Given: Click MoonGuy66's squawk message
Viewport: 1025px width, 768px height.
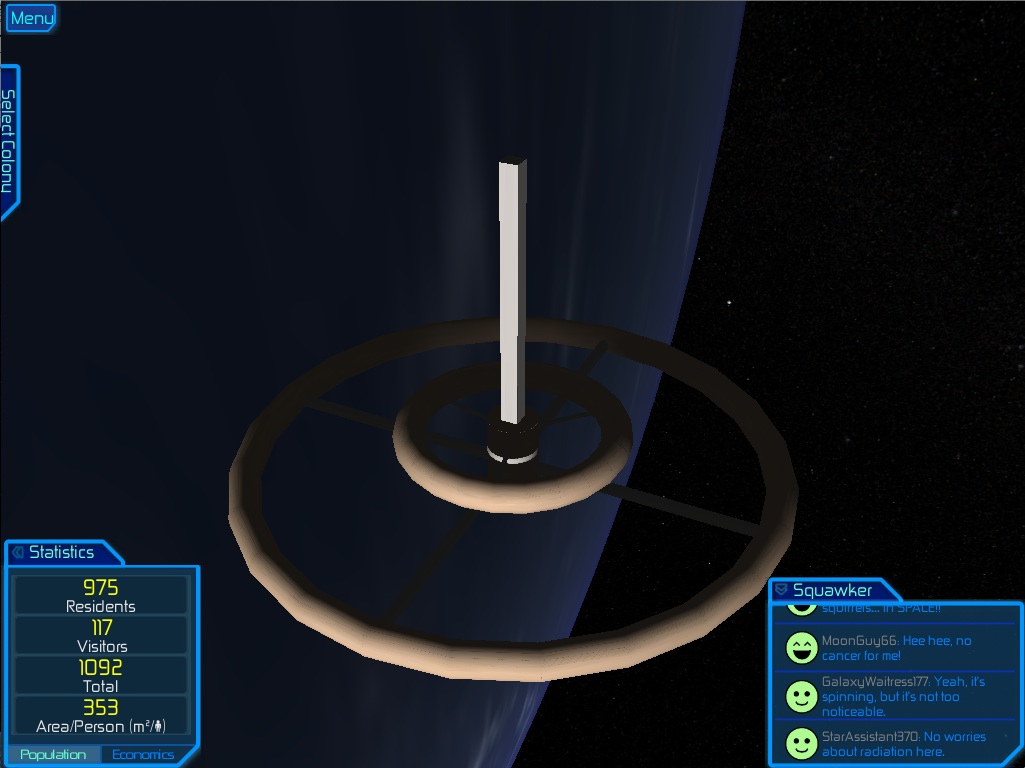Looking at the screenshot, I should click(895, 648).
